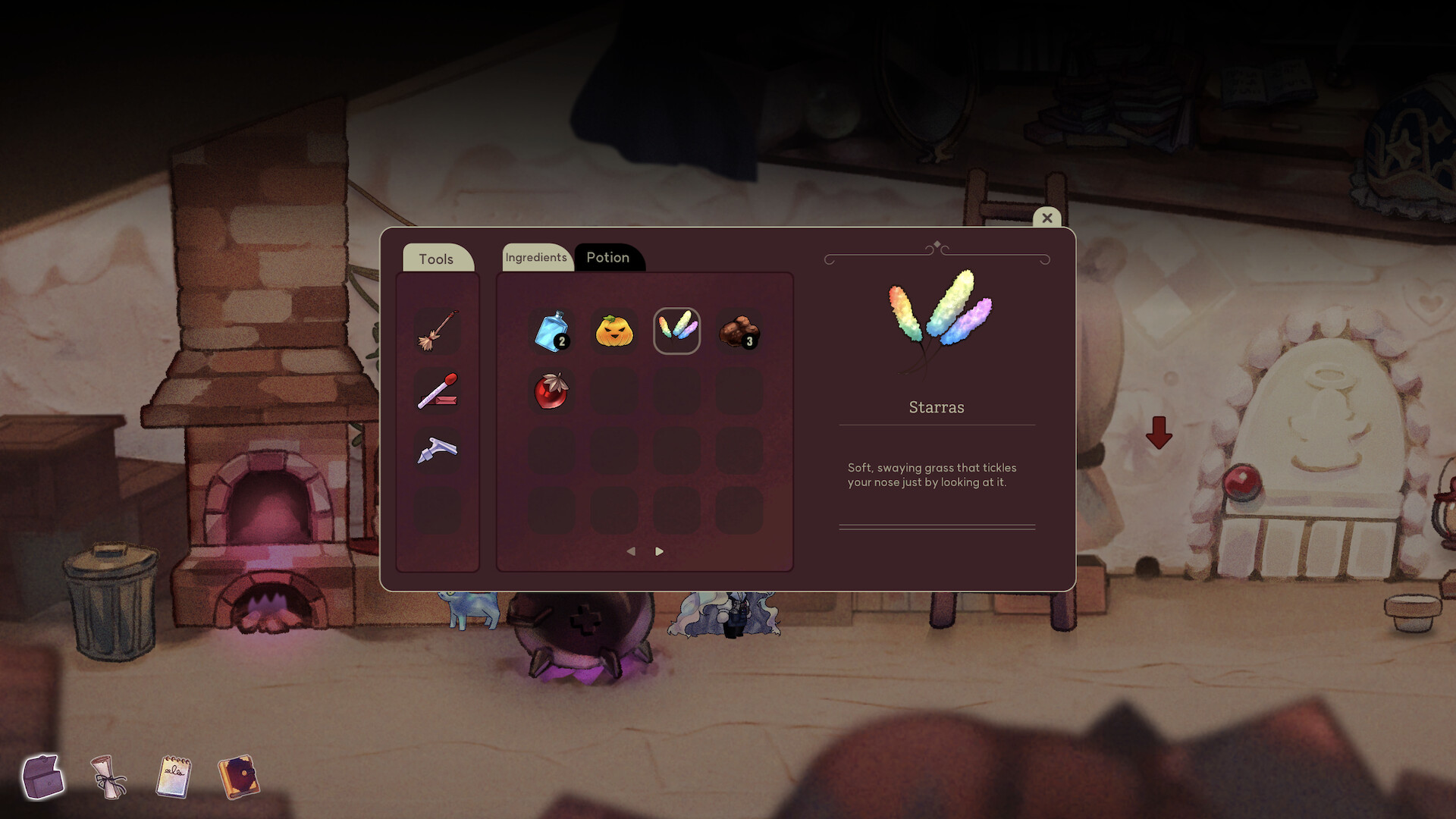1456x819 pixels.
Task: Switch to the Ingredients tab
Action: point(536,257)
